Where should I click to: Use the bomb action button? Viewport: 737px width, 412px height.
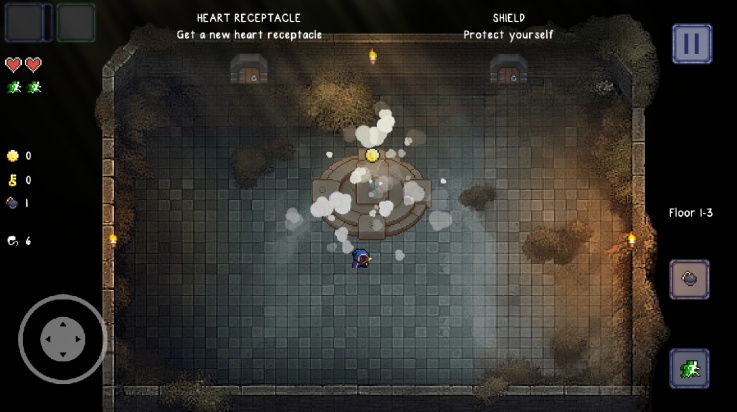689,279
